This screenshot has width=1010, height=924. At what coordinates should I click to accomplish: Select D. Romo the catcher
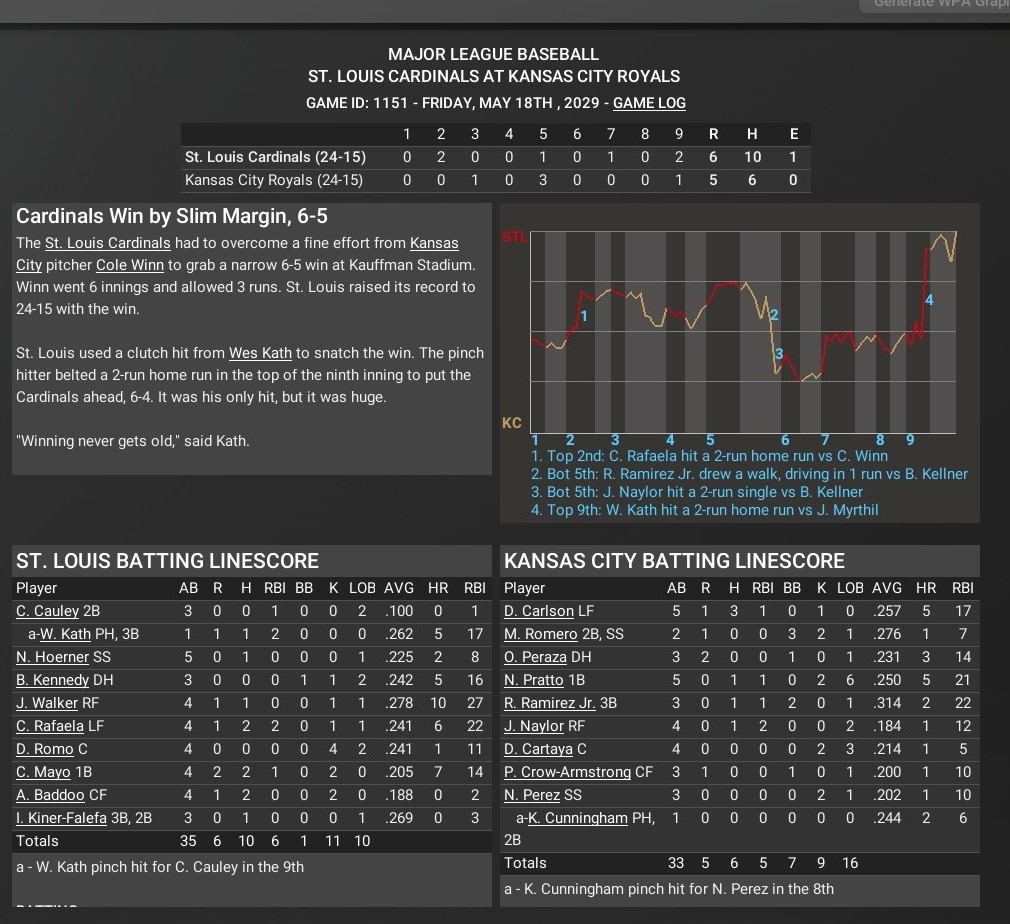45,749
